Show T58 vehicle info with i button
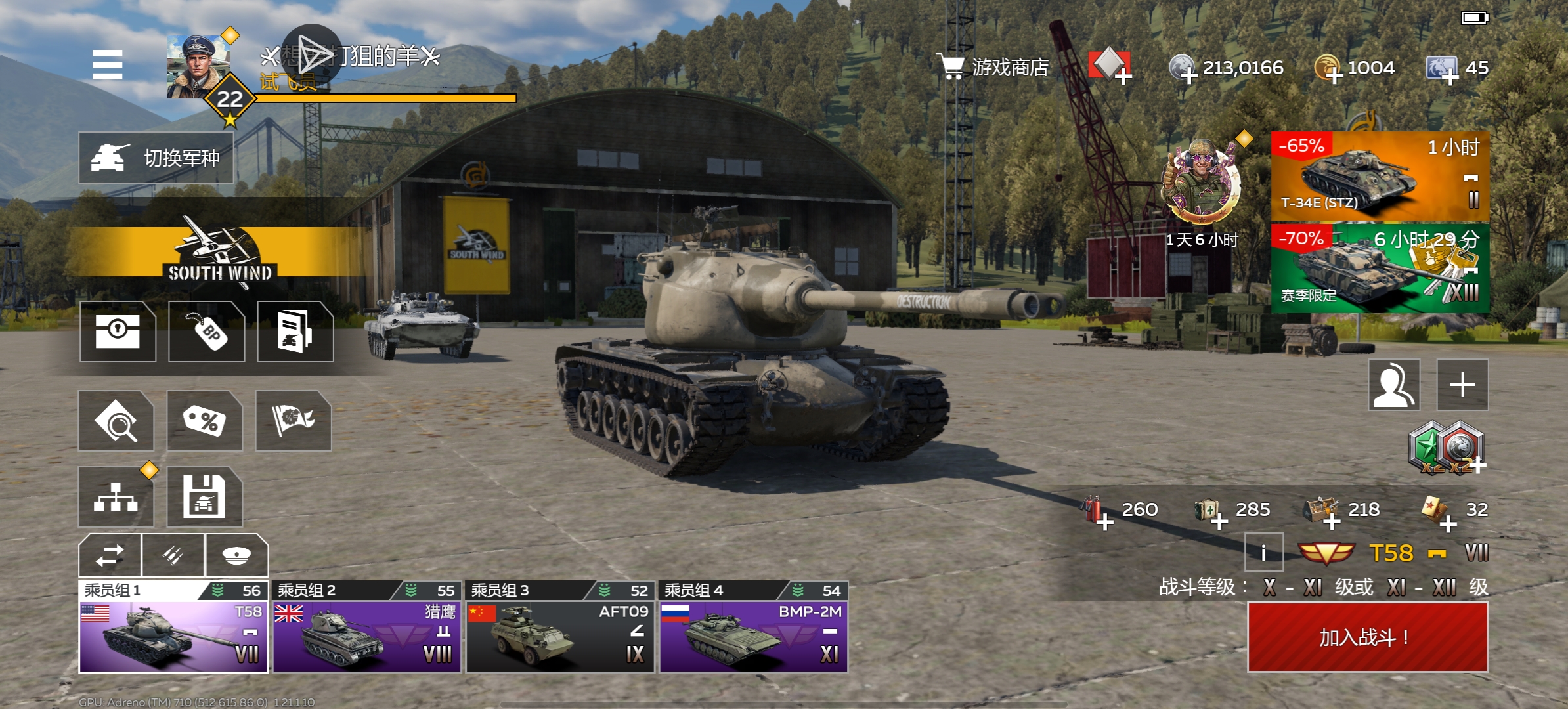This screenshot has width=1568, height=709. pyautogui.click(x=1263, y=552)
